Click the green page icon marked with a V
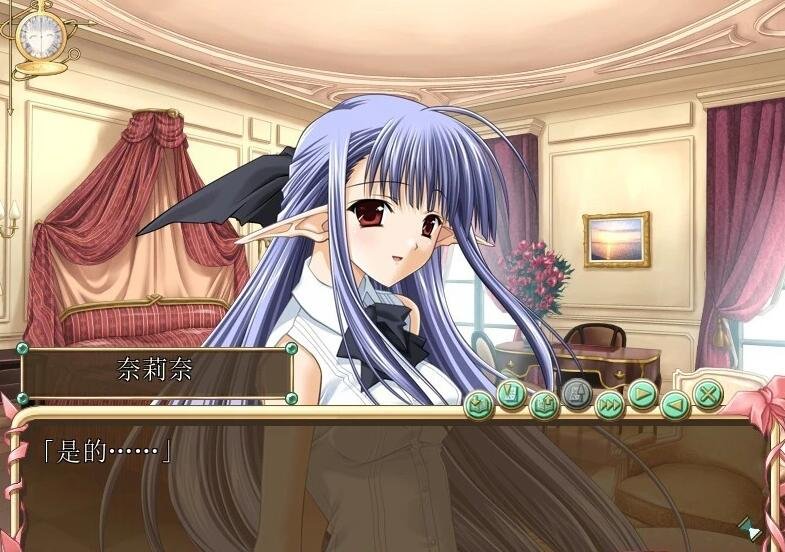785x552 pixels. pos(512,396)
